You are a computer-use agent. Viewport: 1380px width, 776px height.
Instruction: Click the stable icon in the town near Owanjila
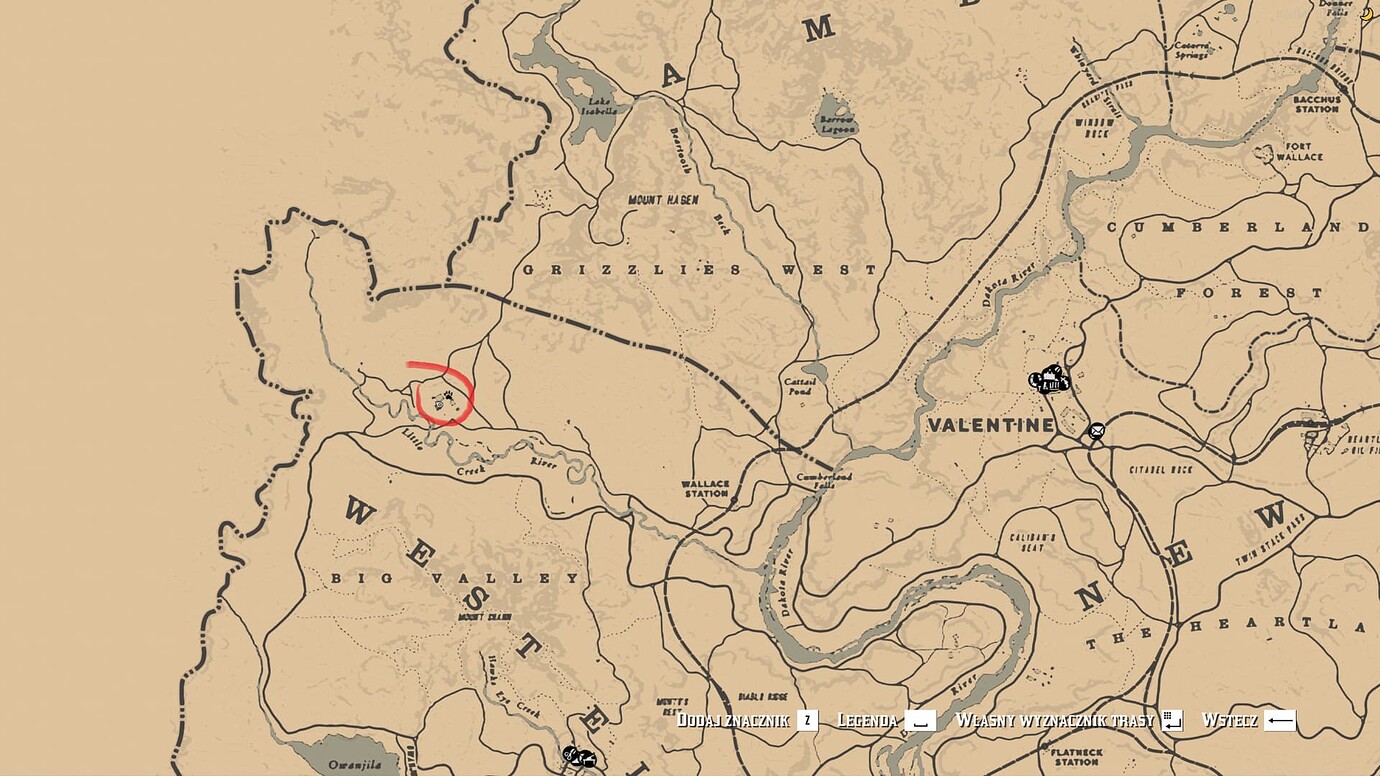(589, 760)
